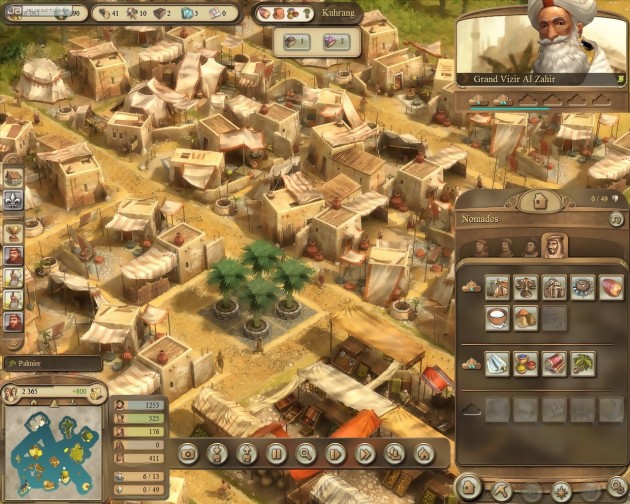
Task: Open the gear settings button
Action: (x=616, y=488)
